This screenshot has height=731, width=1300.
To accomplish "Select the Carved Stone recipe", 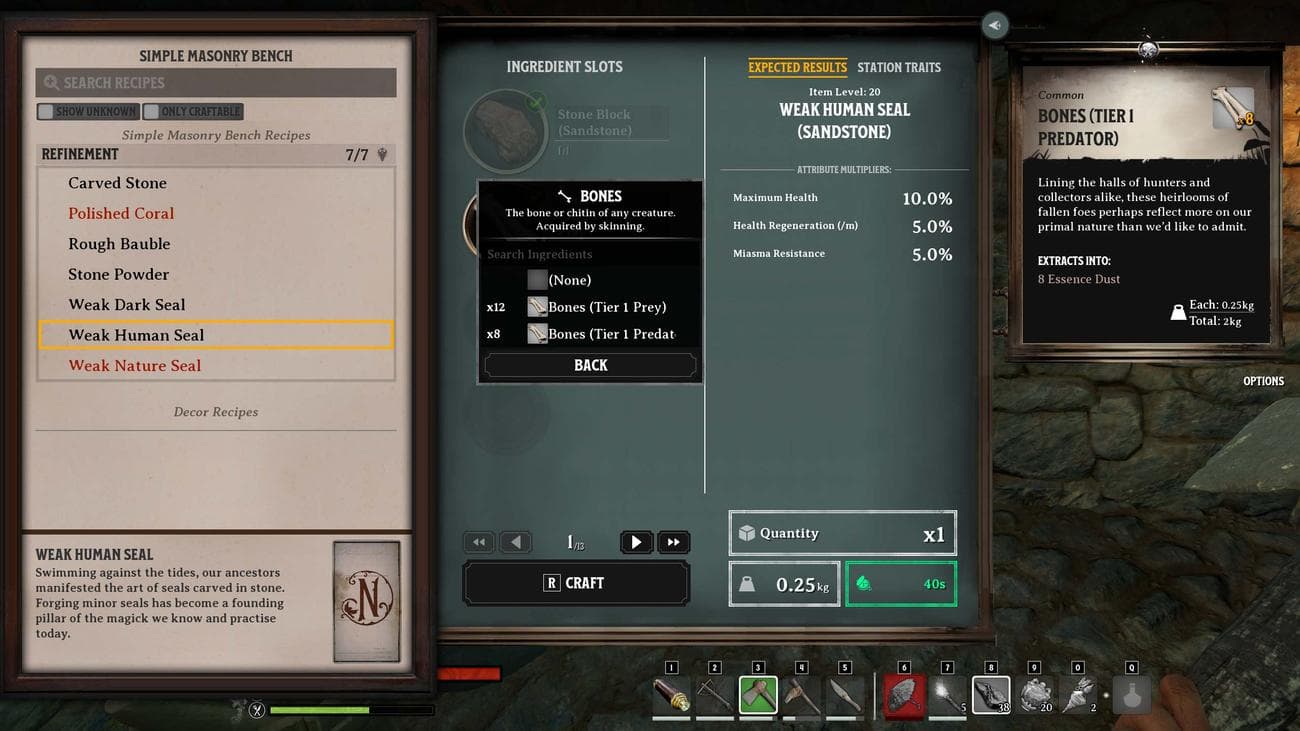I will click(x=118, y=183).
